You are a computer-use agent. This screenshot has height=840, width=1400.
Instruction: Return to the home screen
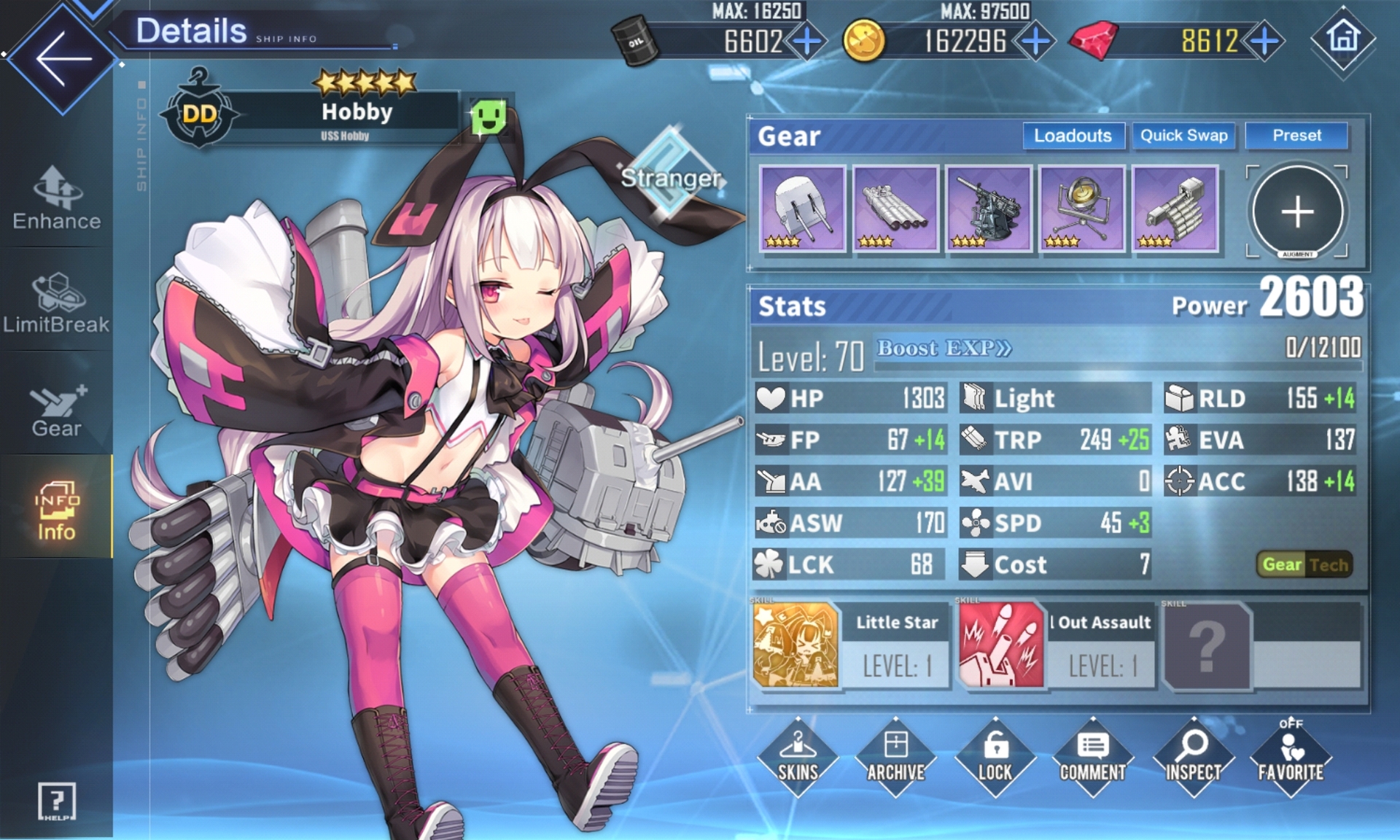coord(1343,38)
